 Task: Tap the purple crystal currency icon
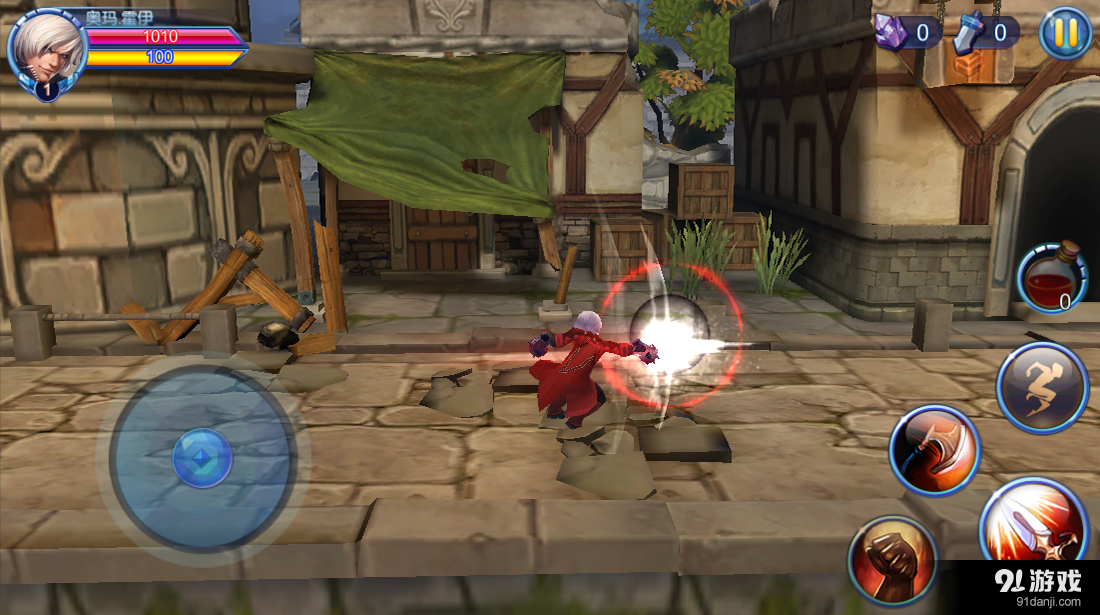click(x=891, y=32)
